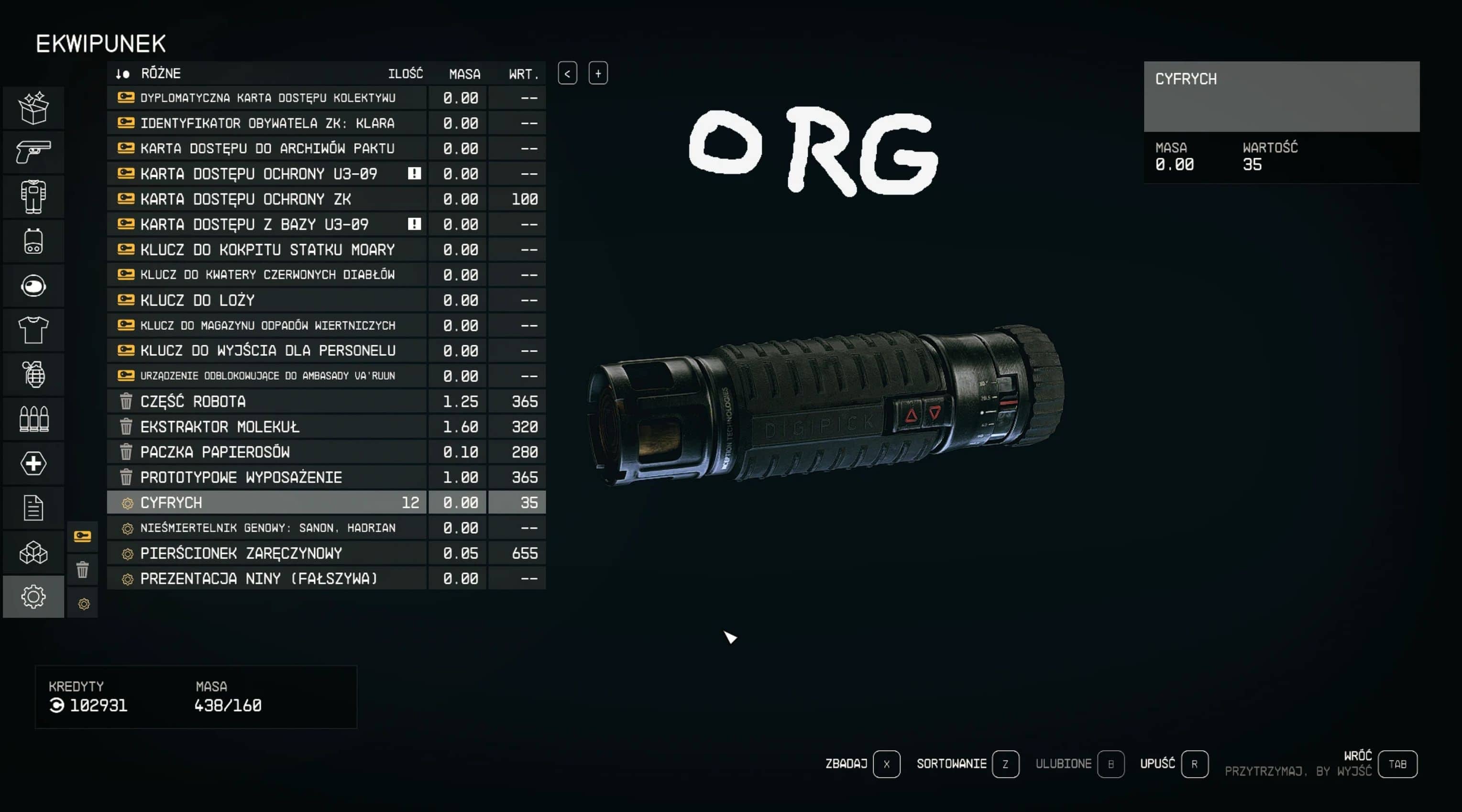1462x812 pixels.
Task: Select Karta dostępu ochrony ZK
Action: pos(267,198)
